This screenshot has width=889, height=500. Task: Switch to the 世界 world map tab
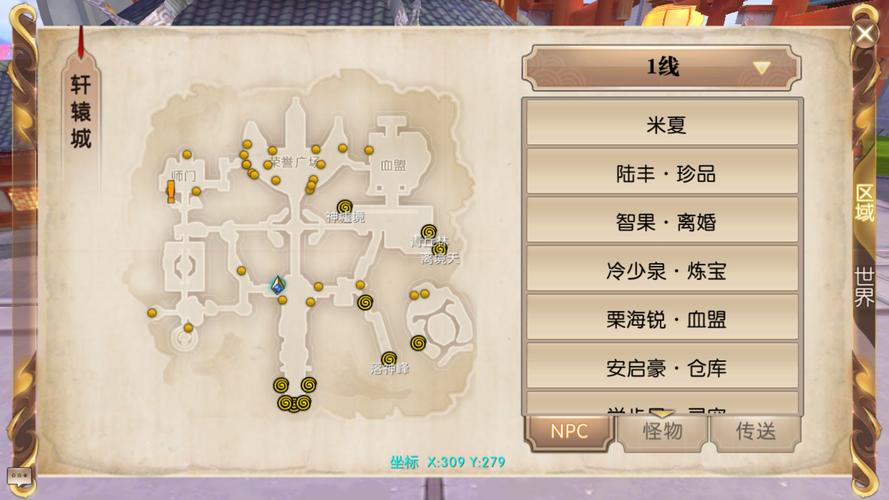coord(864,287)
